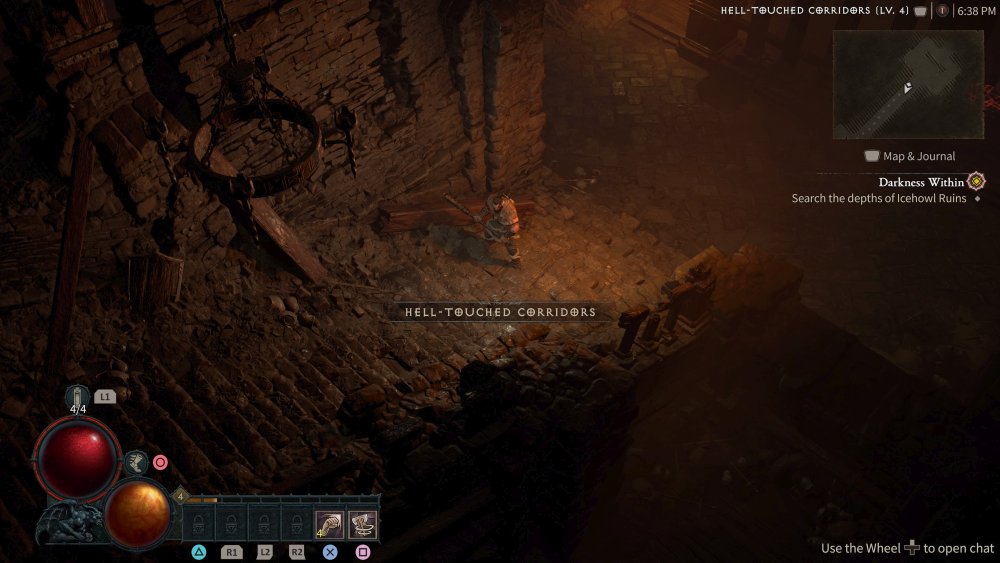
Task: Click the Darkness Within quest marker icon
Action: [976, 182]
